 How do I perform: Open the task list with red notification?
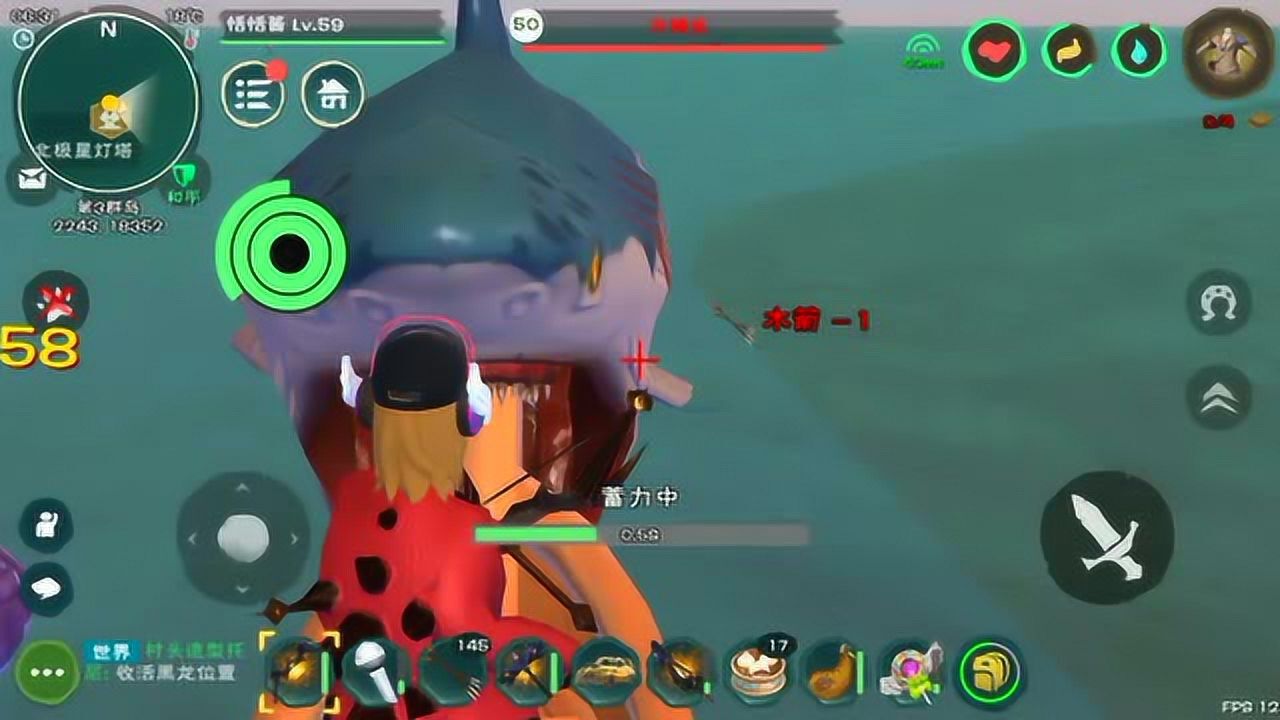point(252,94)
